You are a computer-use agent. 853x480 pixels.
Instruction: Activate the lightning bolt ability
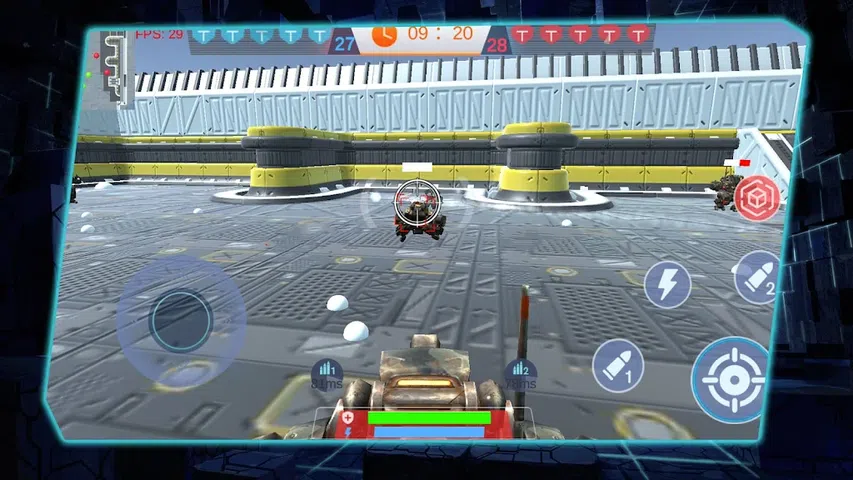pyautogui.click(x=667, y=284)
